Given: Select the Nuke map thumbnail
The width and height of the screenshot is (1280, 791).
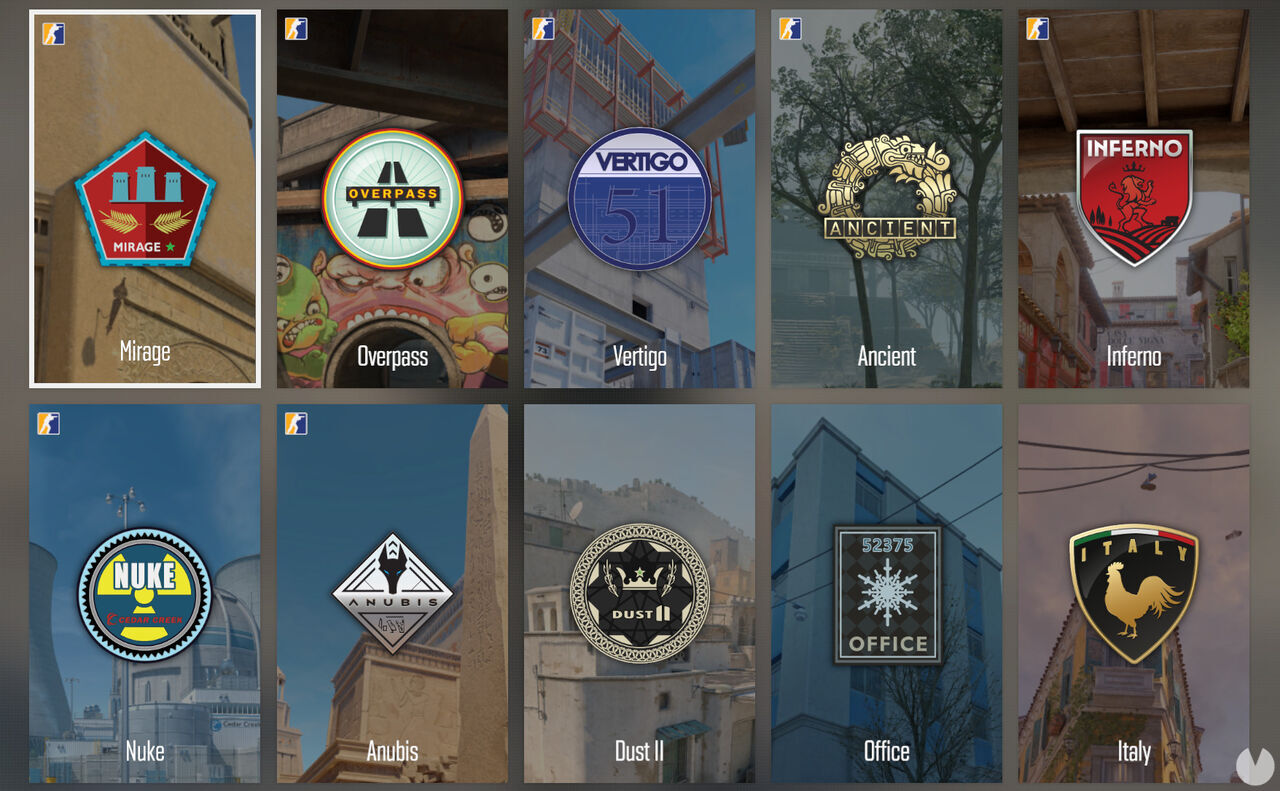Looking at the screenshot, I should [x=144, y=595].
